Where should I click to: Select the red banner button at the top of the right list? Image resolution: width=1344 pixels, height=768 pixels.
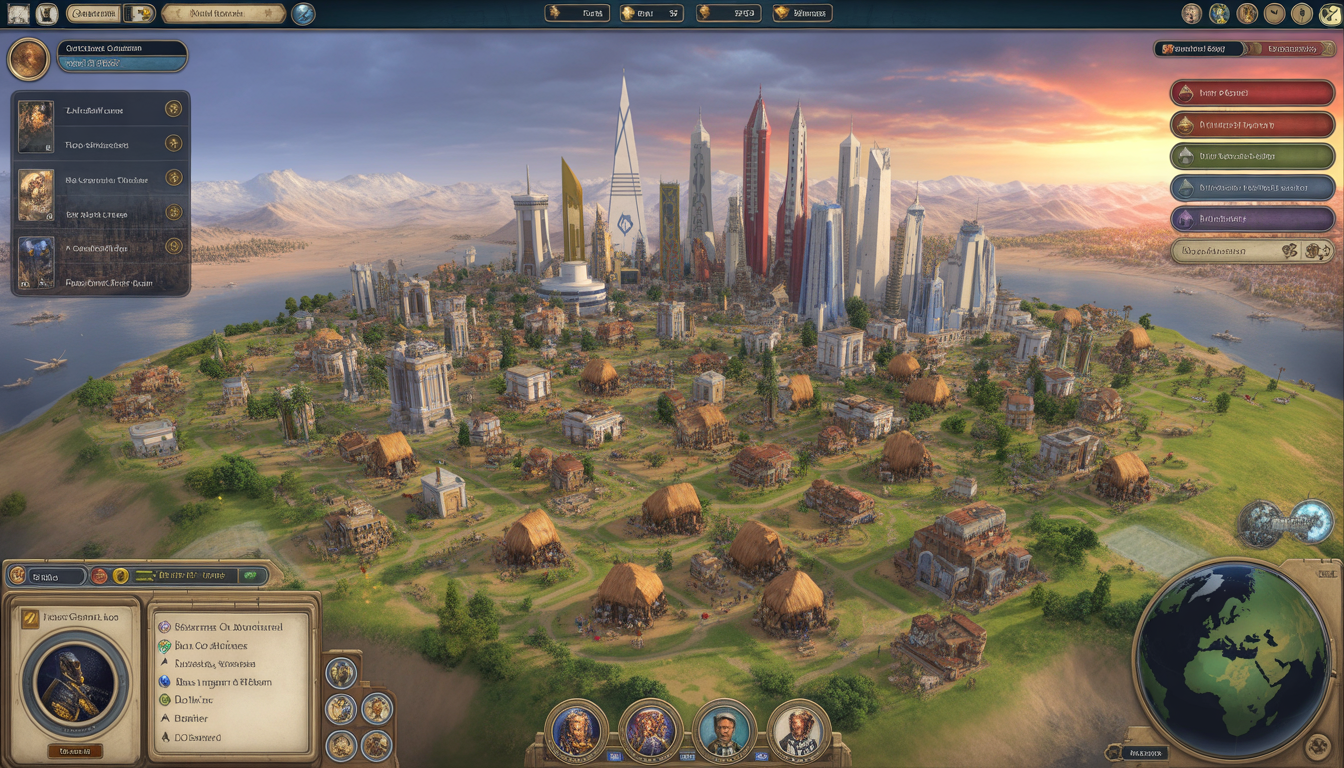[1252, 93]
